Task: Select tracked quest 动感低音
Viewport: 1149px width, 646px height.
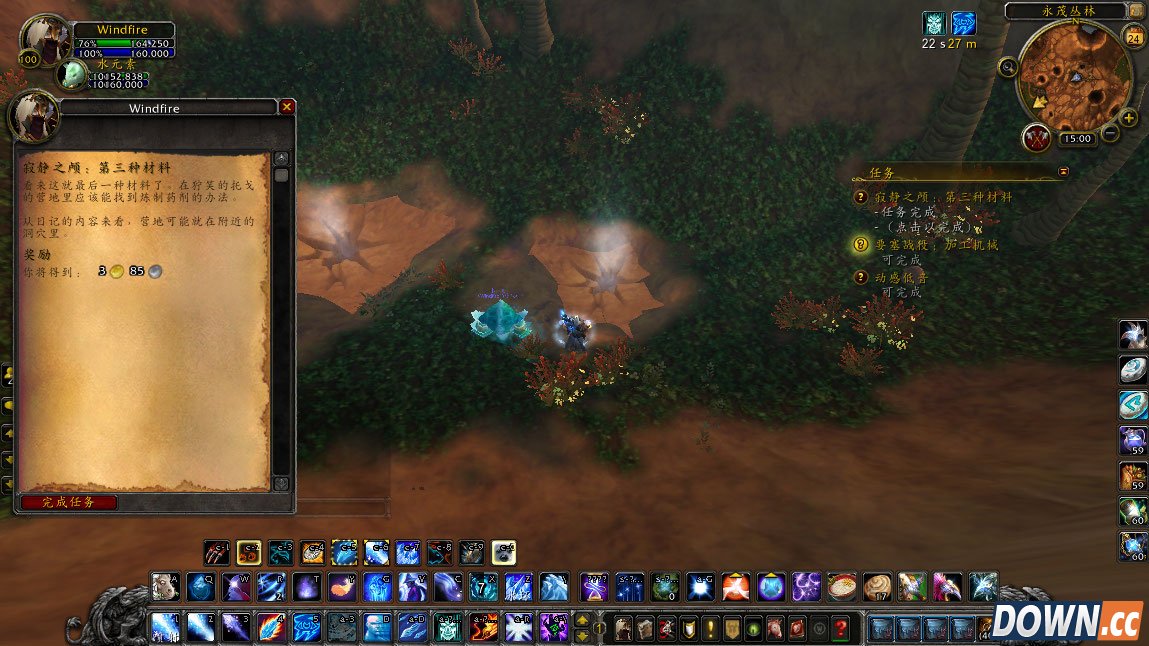Action: pyautogui.click(x=902, y=277)
